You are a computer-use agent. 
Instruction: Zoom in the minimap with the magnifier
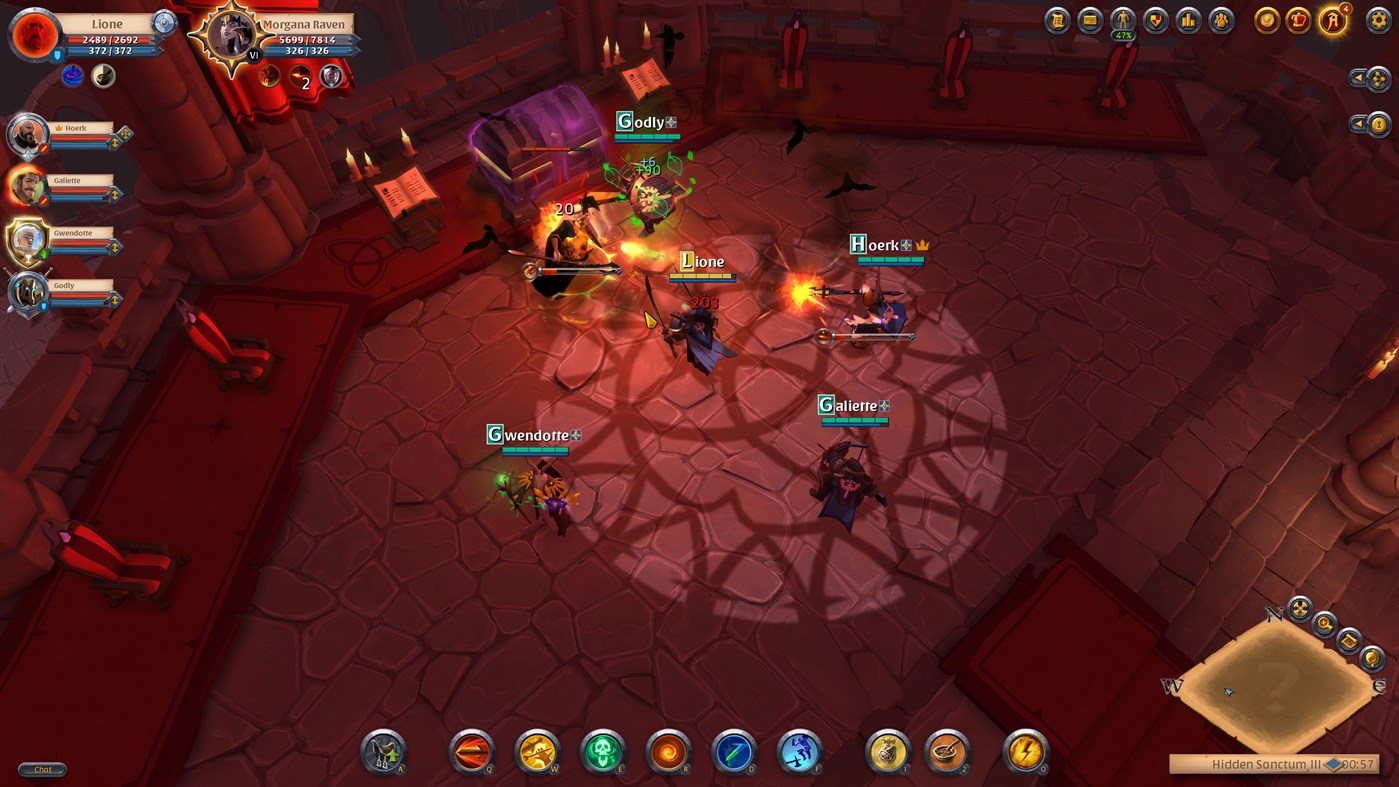click(1324, 624)
